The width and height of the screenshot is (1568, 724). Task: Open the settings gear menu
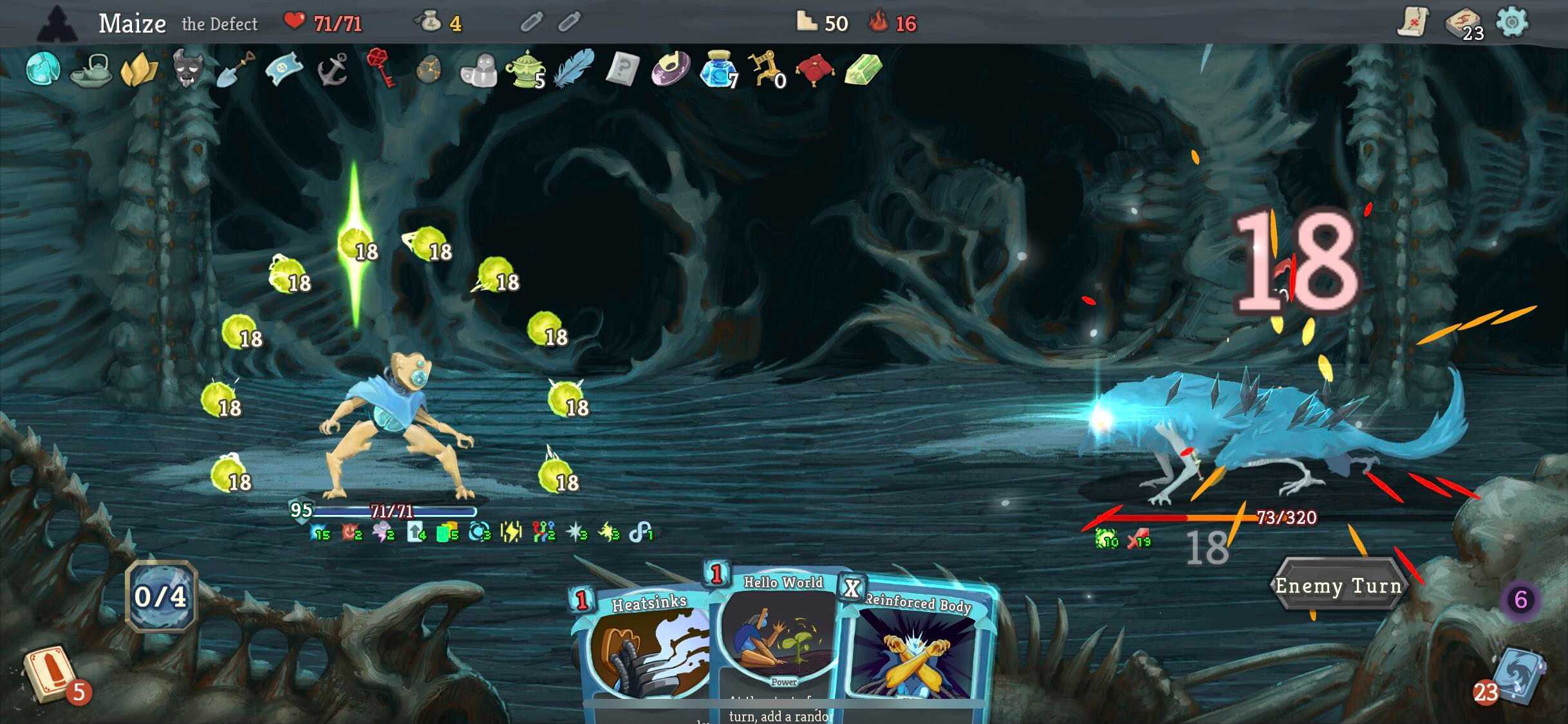[1511, 23]
